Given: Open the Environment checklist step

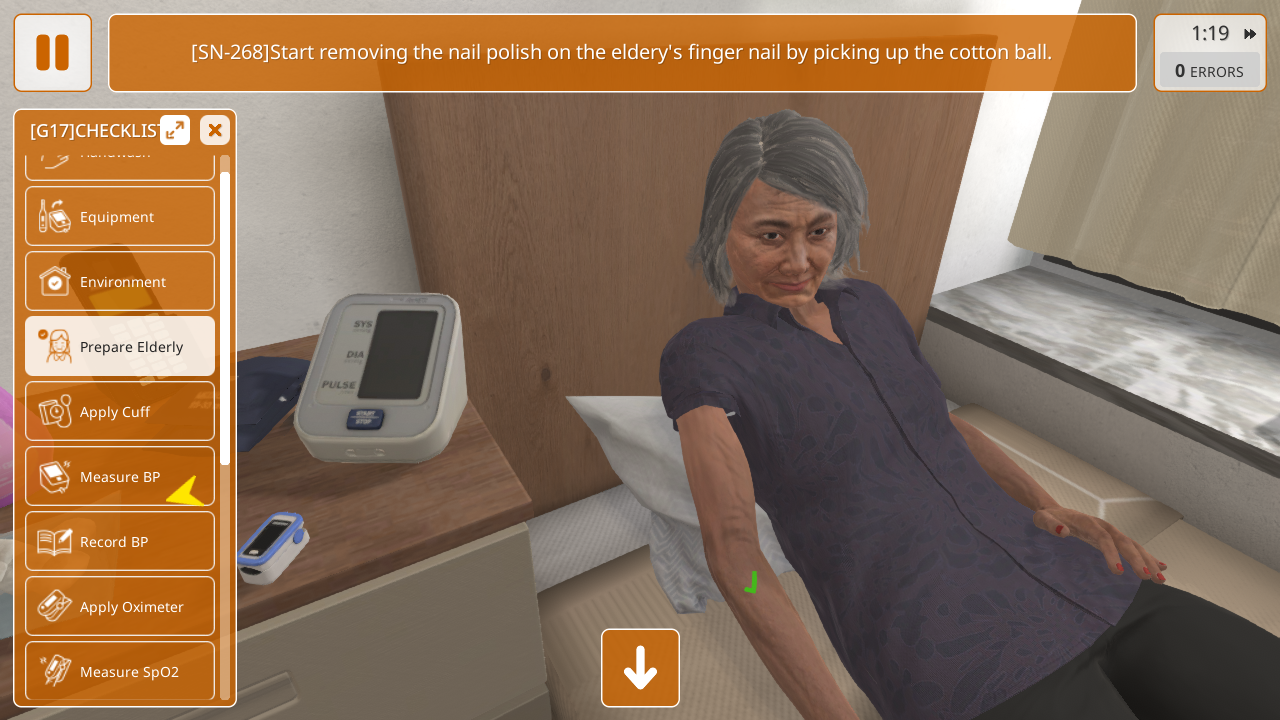Looking at the screenshot, I should pos(120,281).
